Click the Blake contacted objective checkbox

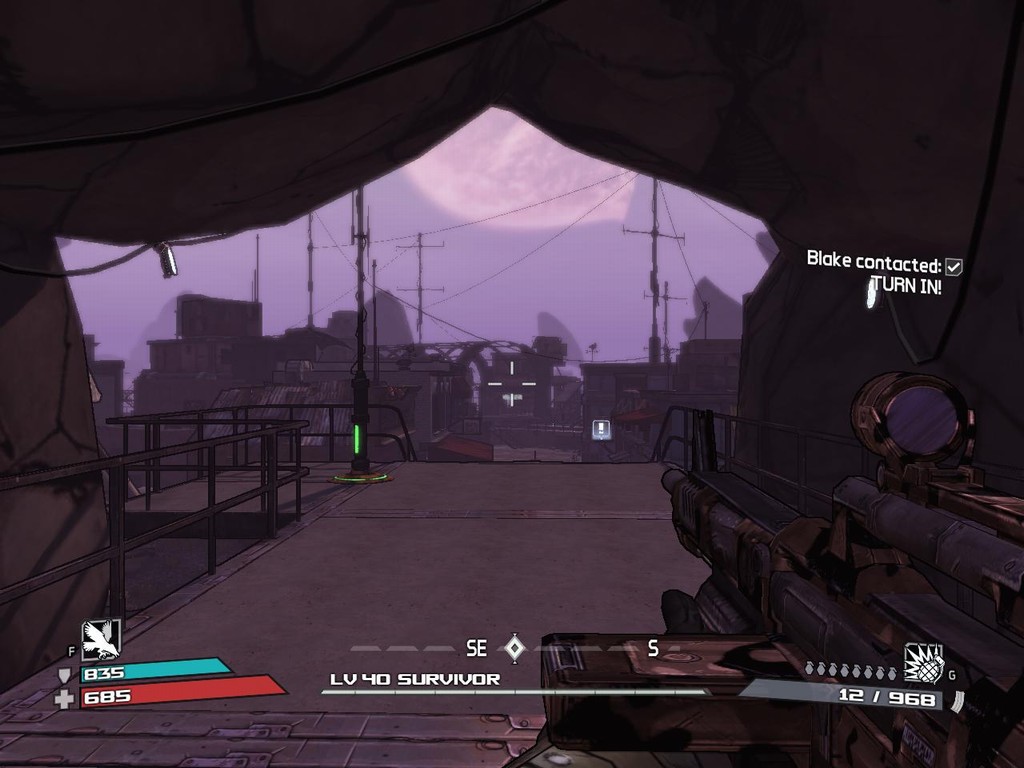tap(954, 266)
